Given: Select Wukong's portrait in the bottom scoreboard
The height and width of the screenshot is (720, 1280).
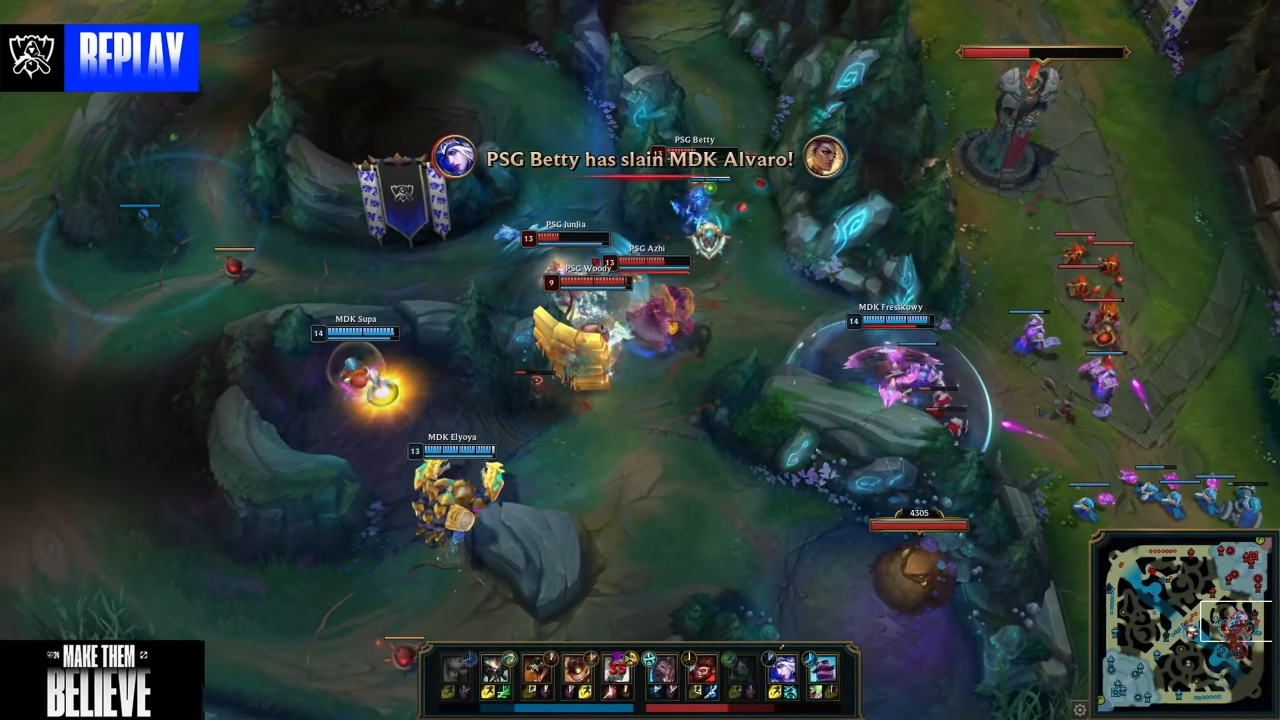Looking at the screenshot, I should click(x=702, y=672).
